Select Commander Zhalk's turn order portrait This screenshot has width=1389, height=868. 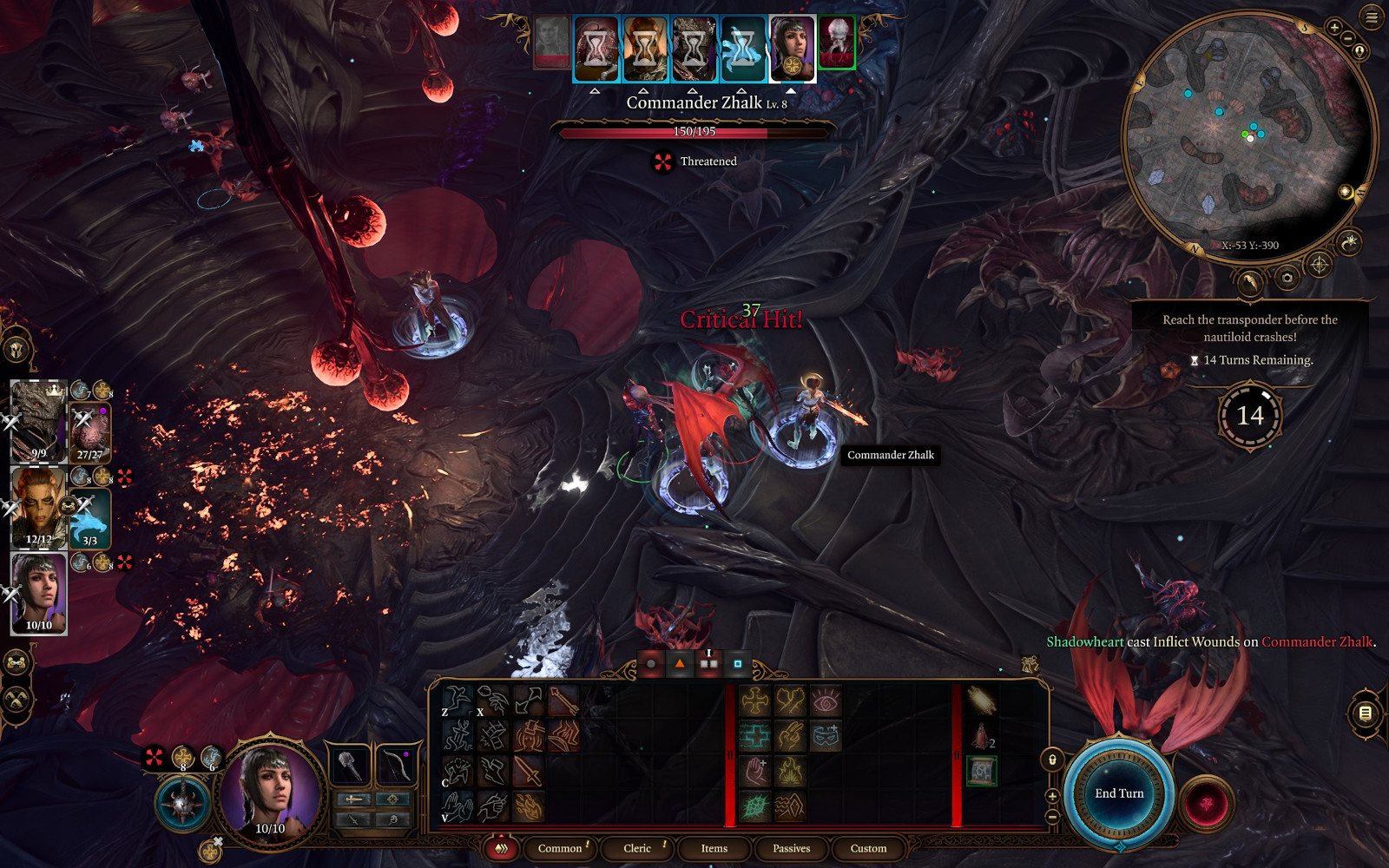click(836, 42)
